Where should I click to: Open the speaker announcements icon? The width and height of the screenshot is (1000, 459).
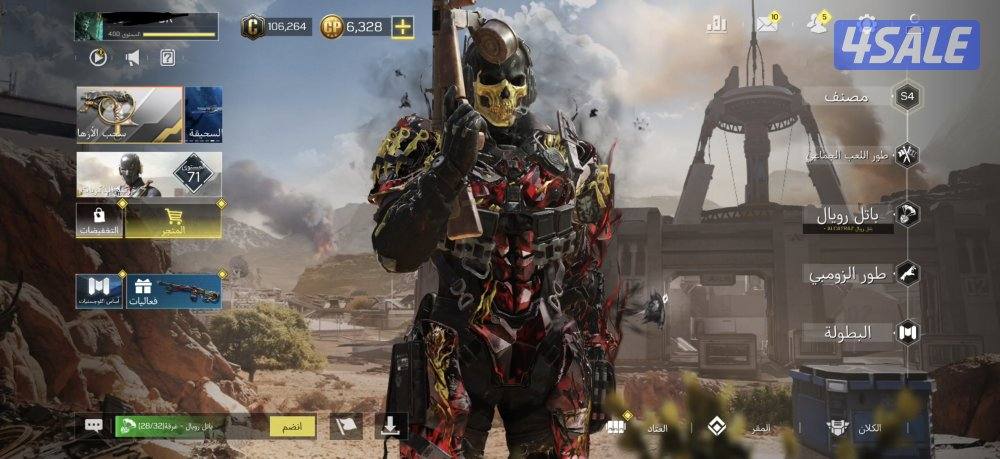coord(132,57)
